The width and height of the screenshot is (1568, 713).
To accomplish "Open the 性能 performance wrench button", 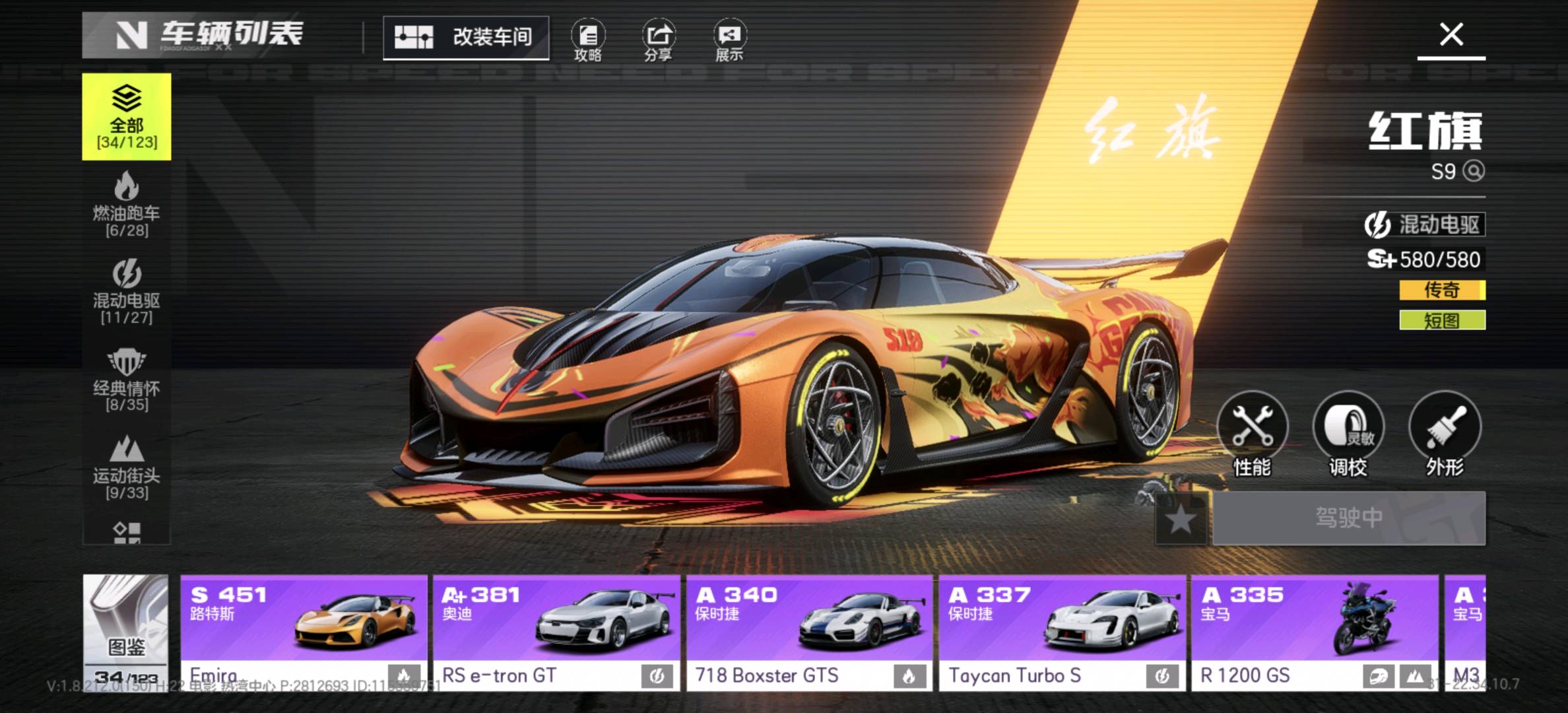I will pyautogui.click(x=1252, y=434).
